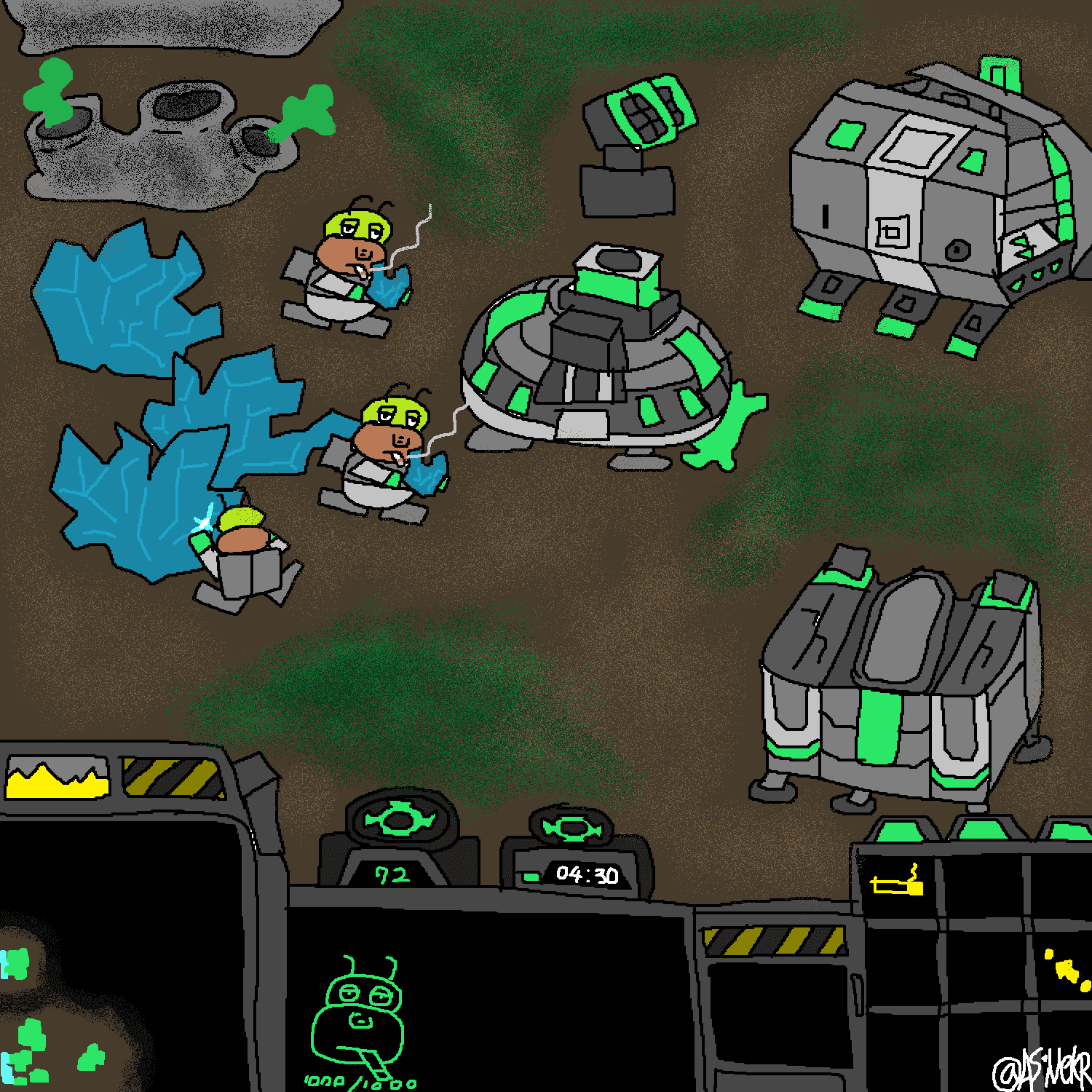Toggle the yellow terrain button above the minimap
The height and width of the screenshot is (1092, 1092).
tap(57, 778)
